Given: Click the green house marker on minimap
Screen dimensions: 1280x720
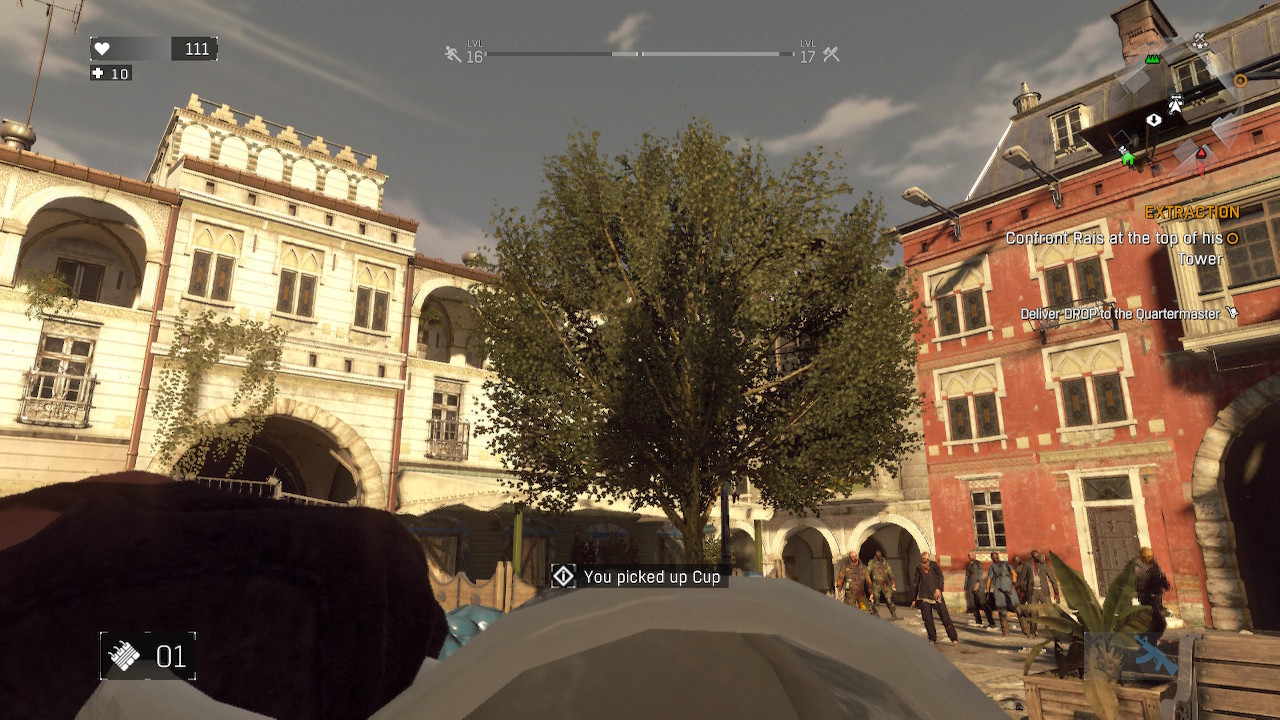Looking at the screenshot, I should pyautogui.click(x=1128, y=157).
